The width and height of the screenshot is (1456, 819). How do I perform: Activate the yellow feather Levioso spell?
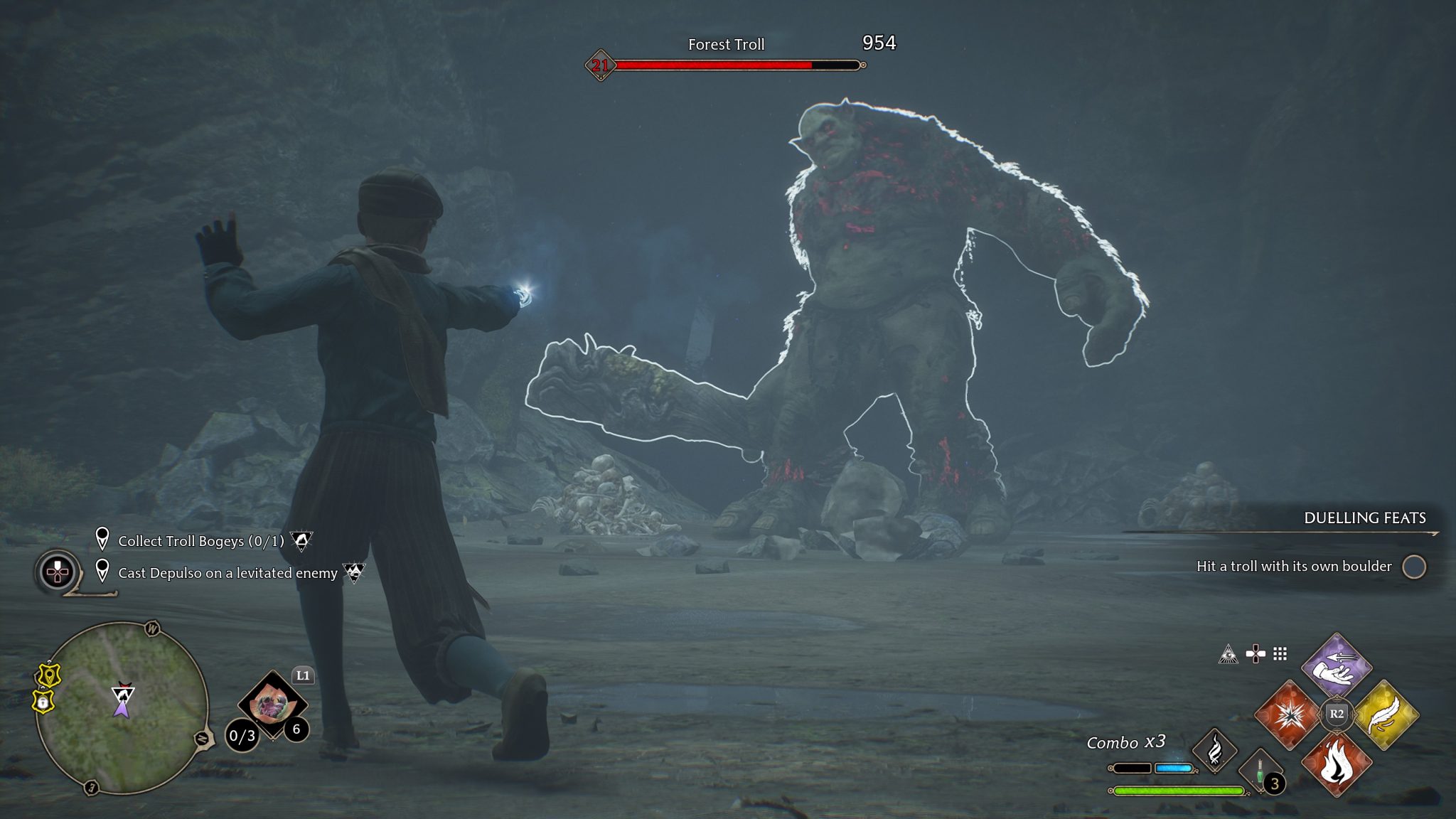pos(1386,714)
